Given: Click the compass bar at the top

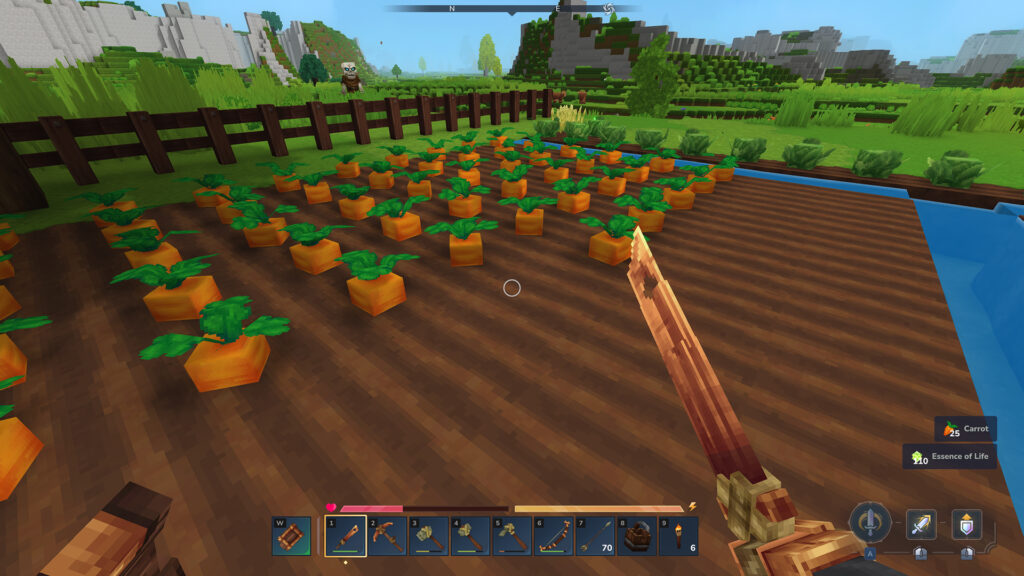Looking at the screenshot, I should [512, 8].
